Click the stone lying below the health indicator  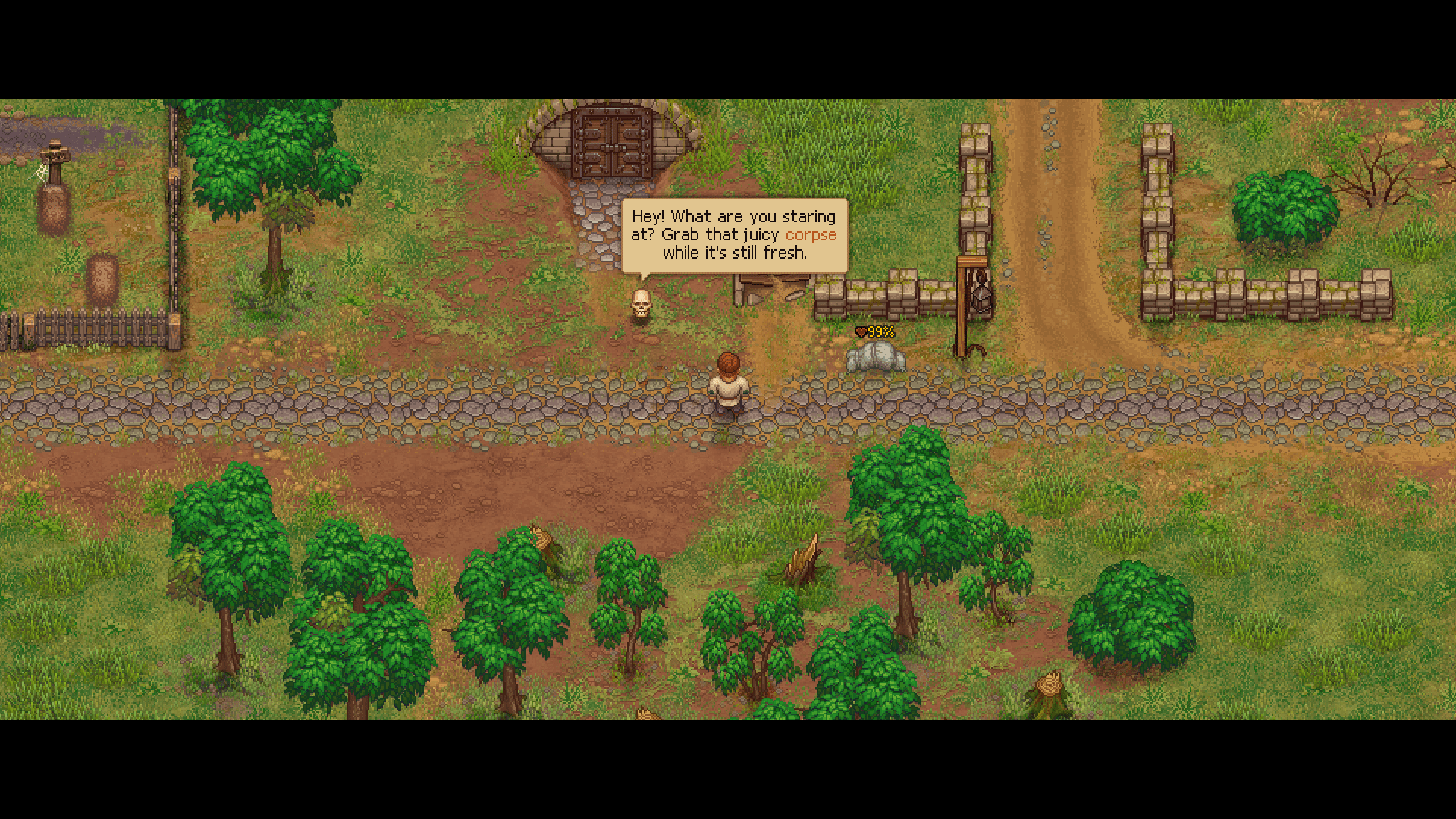click(x=874, y=358)
